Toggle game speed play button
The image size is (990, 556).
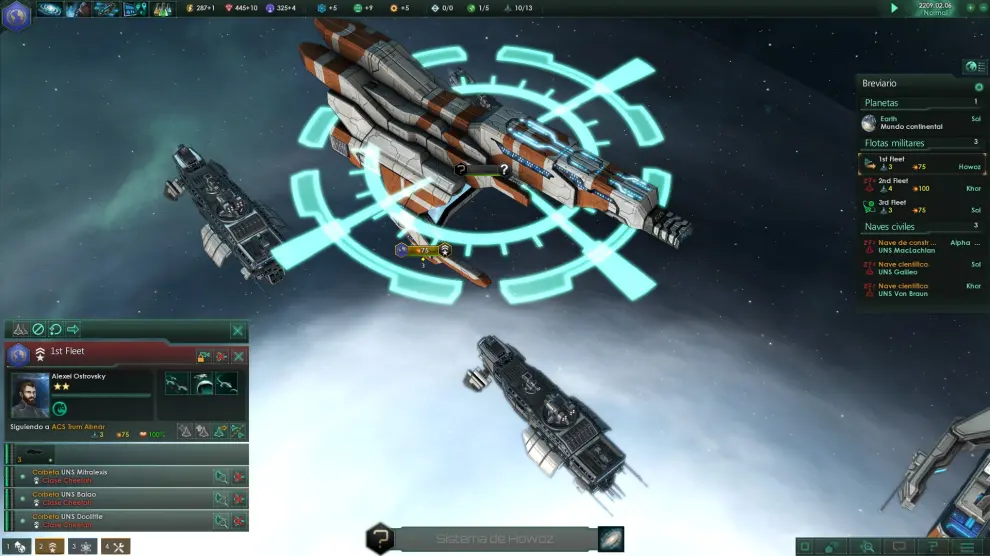894,8
